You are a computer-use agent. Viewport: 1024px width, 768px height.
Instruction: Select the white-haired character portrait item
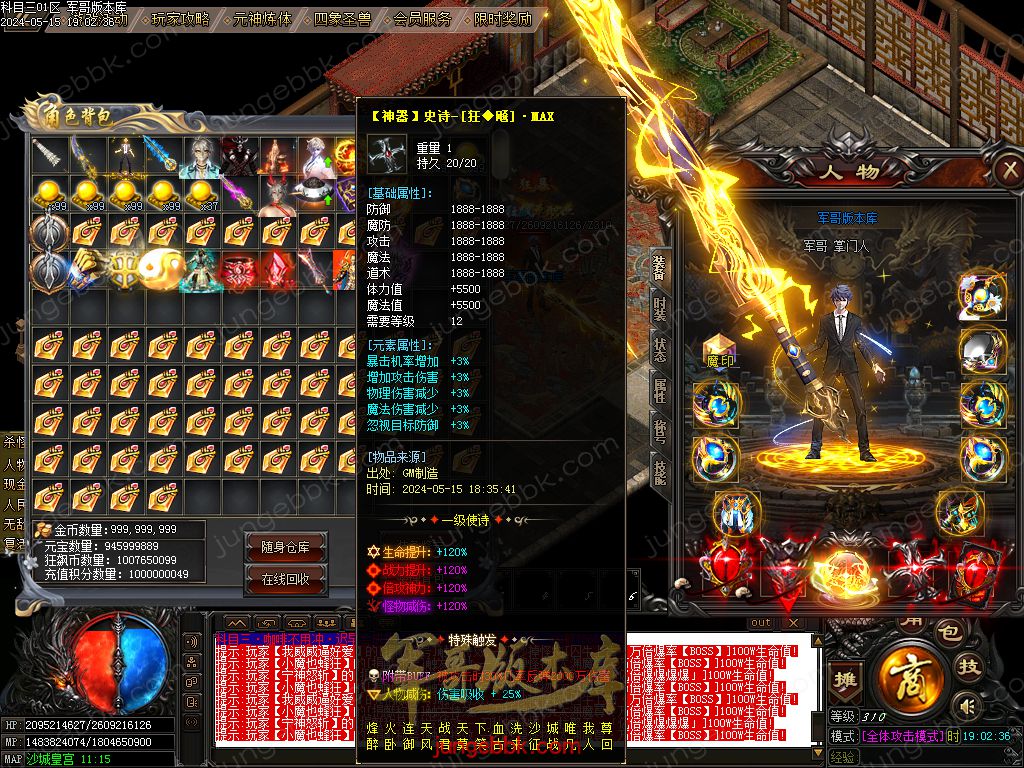point(198,156)
